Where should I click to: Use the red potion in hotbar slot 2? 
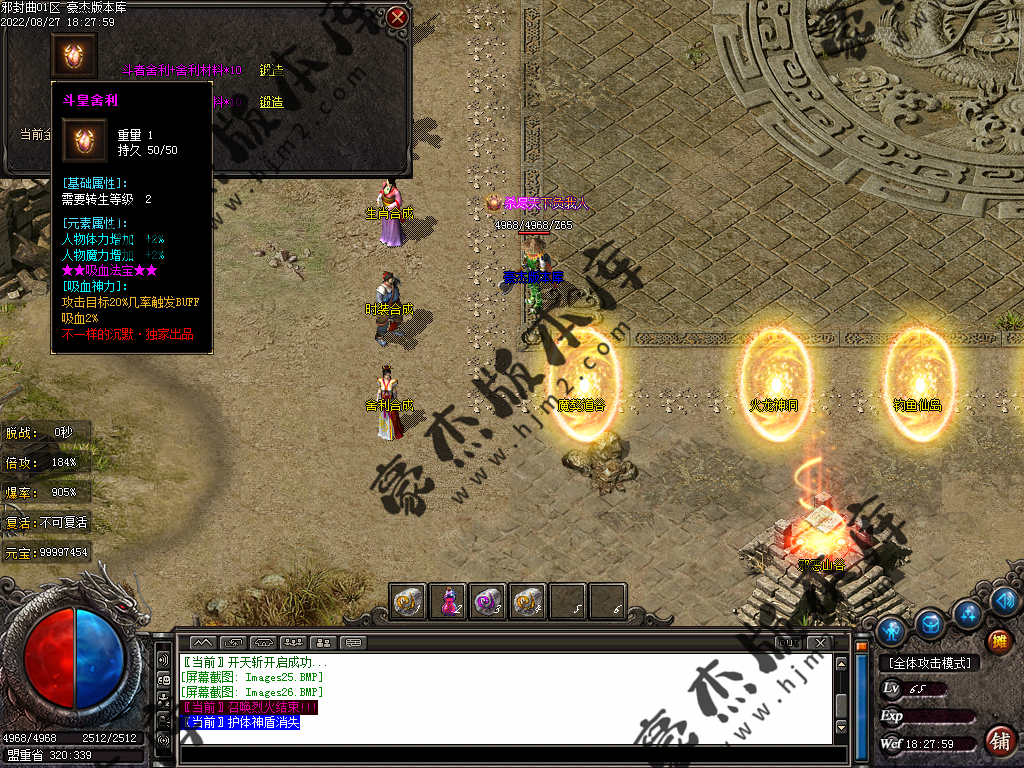click(x=447, y=602)
